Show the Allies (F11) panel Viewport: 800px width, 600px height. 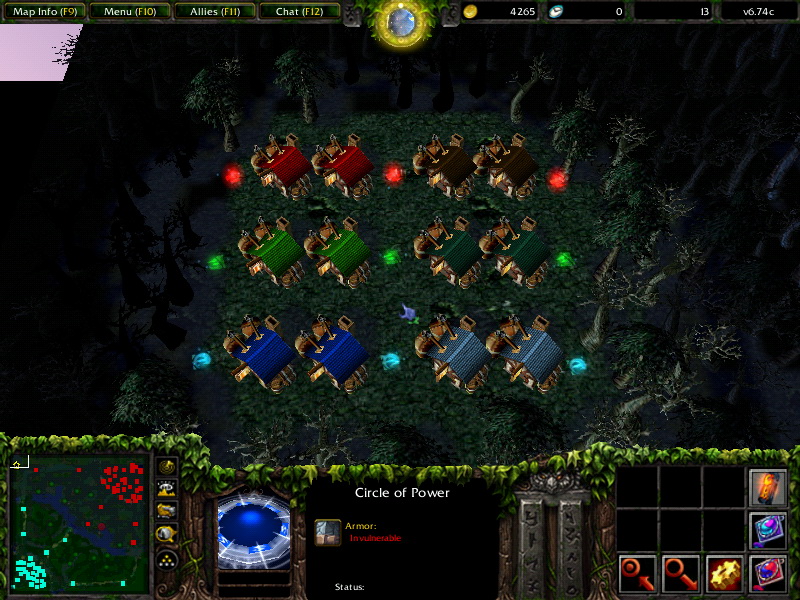214,12
